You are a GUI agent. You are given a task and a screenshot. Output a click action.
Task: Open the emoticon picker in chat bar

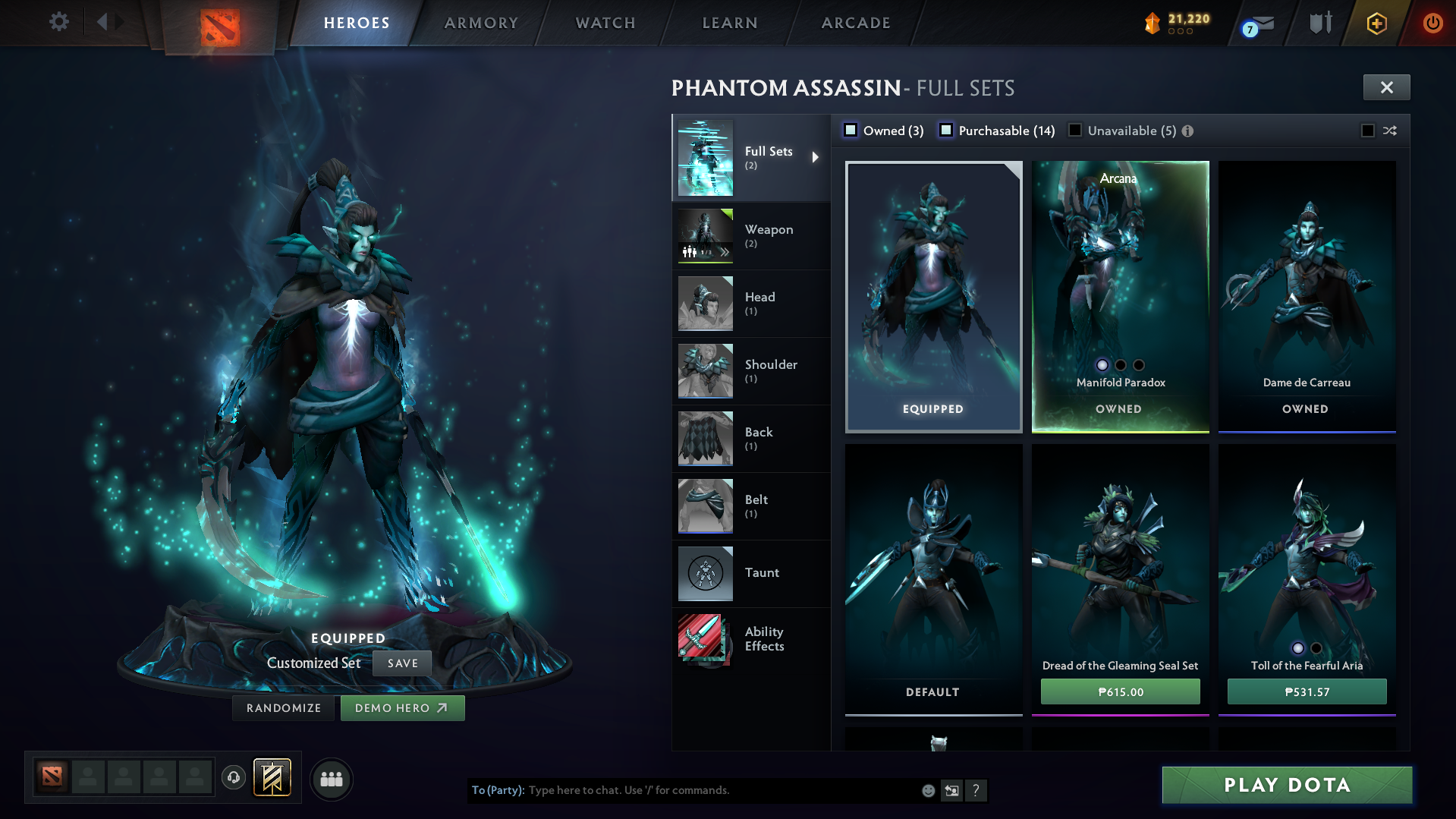[927, 790]
